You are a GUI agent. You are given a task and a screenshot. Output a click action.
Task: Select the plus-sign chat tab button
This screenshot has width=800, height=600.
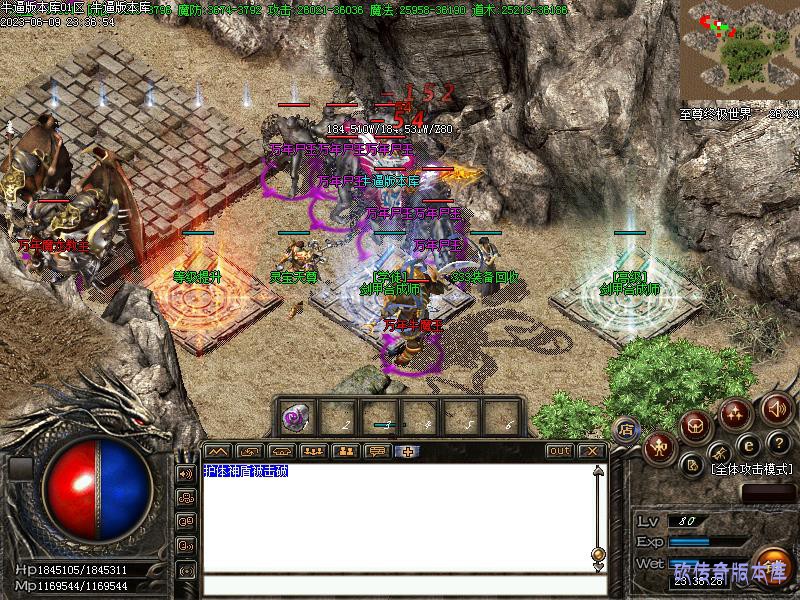[409, 451]
